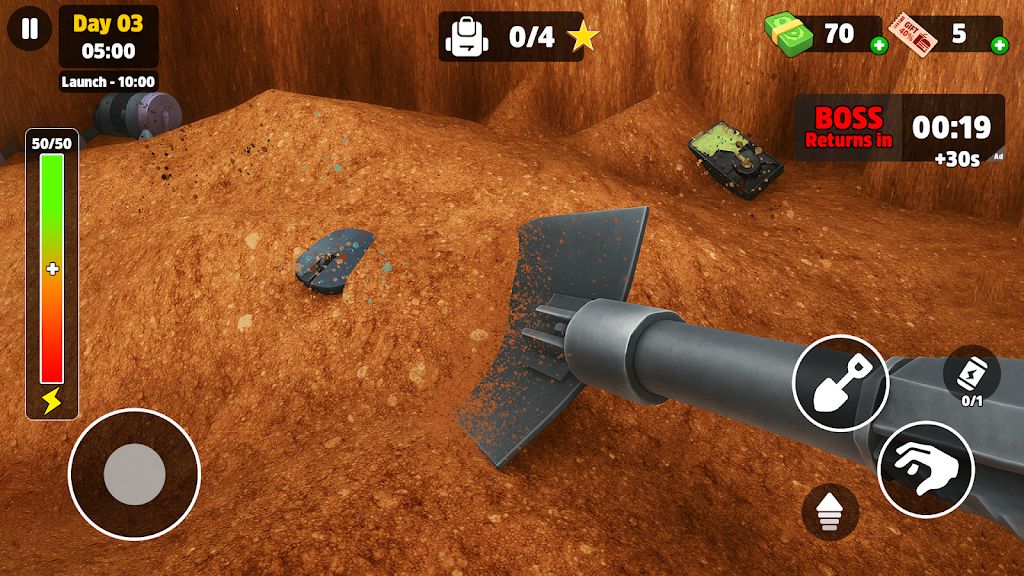This screenshot has height=576, width=1024.
Task: Add more cash with the green plus
Action: (x=878, y=45)
